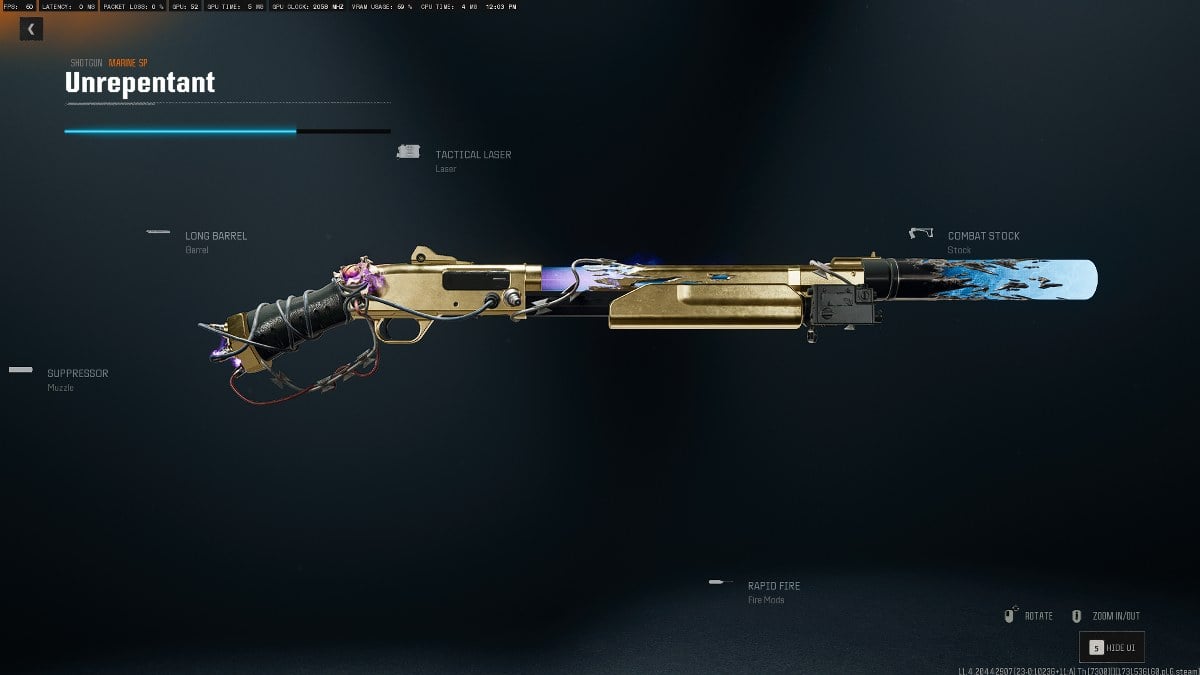Choose the Long Barrel attachment
Viewport: 1200px width, 675px height.
(x=215, y=236)
